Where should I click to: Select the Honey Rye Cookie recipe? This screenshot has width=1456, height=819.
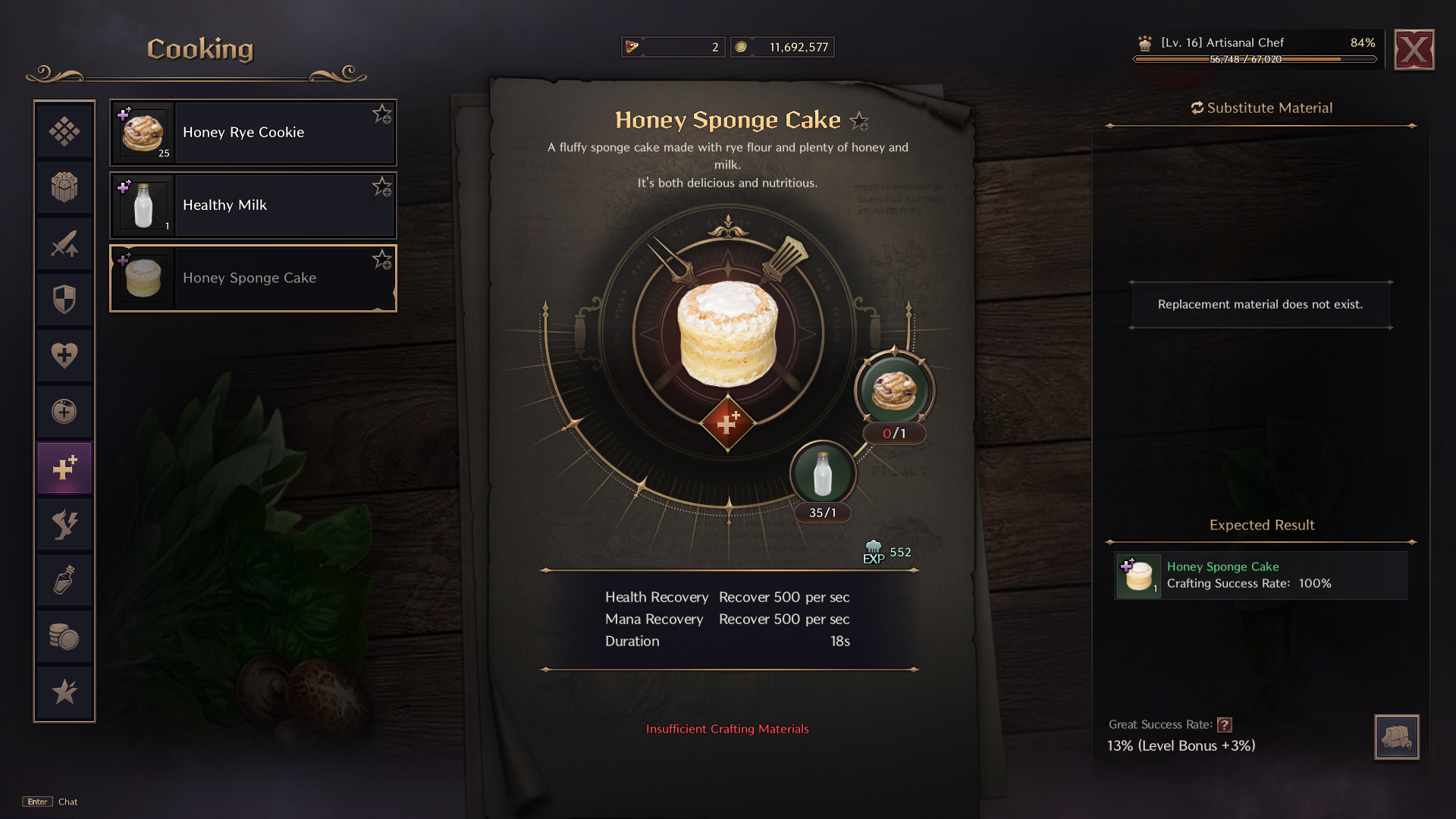click(x=253, y=133)
